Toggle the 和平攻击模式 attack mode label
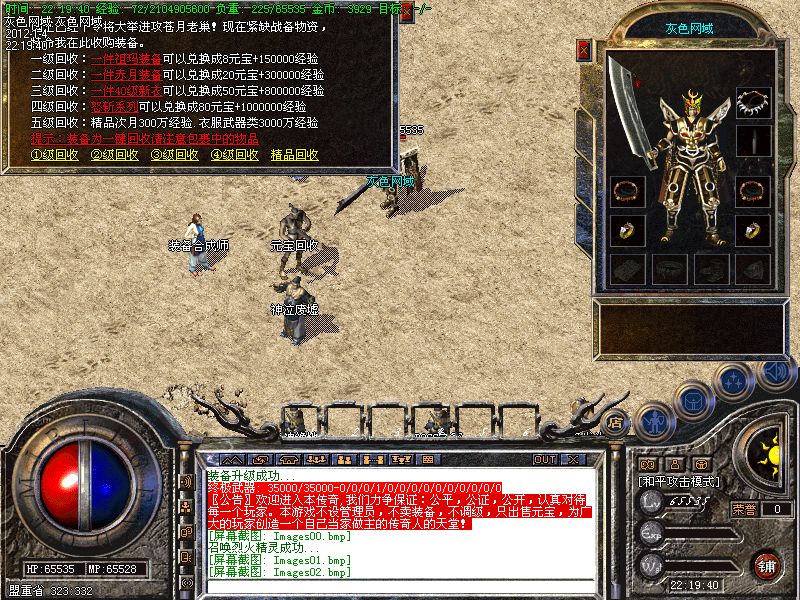 (680, 481)
